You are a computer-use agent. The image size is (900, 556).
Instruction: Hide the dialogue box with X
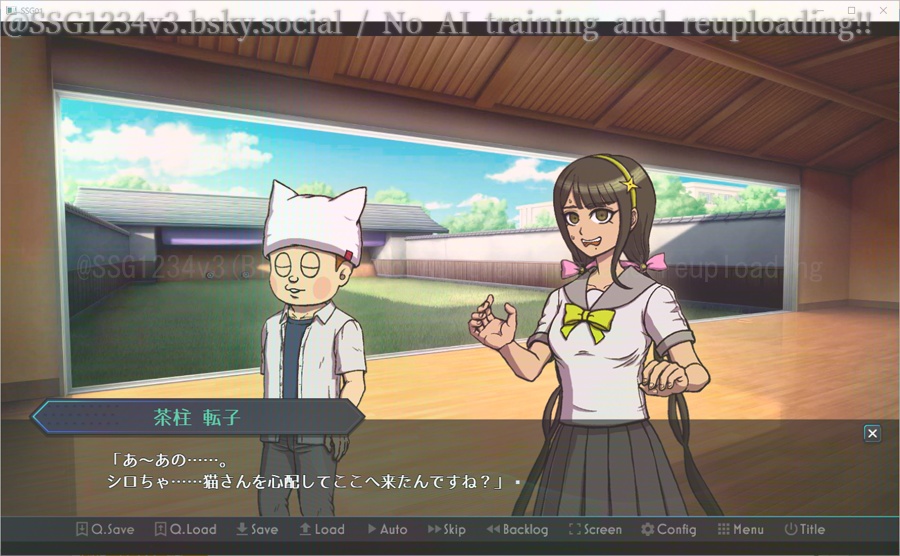(x=872, y=433)
